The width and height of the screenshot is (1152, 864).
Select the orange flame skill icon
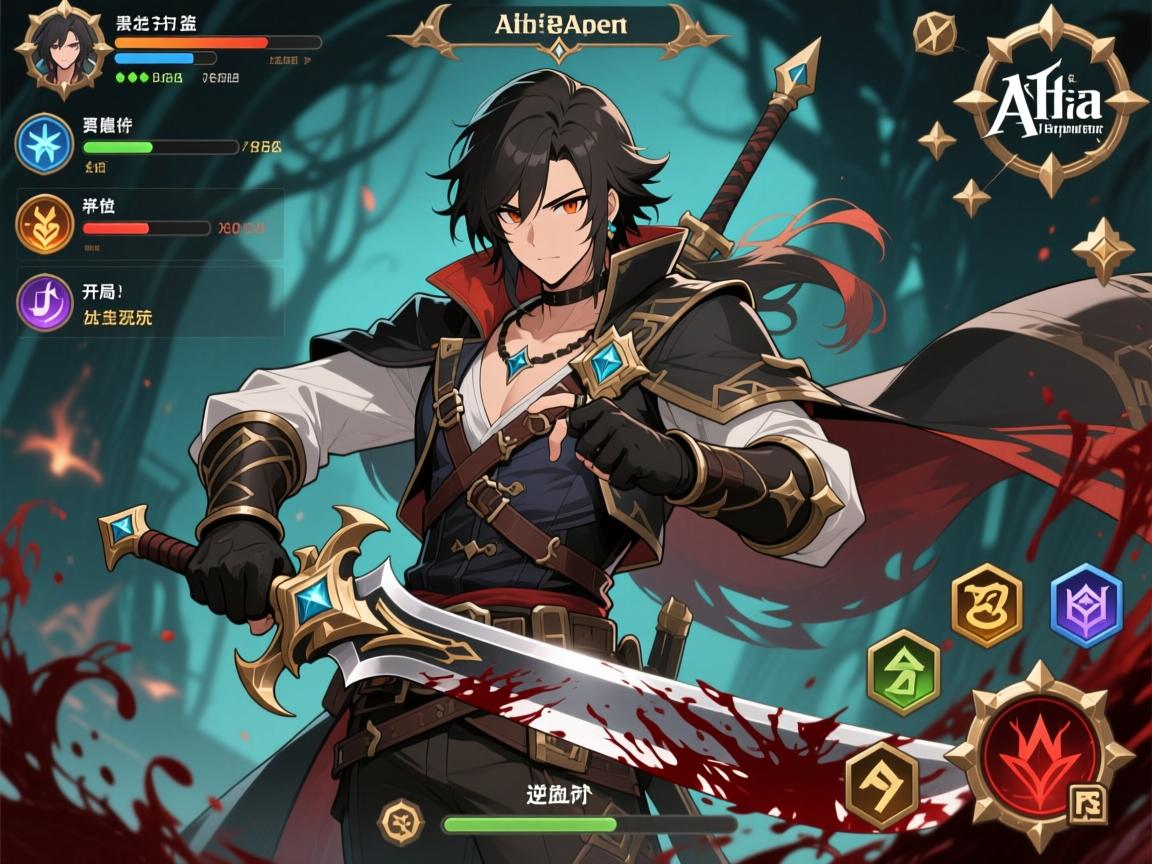[x=44, y=223]
